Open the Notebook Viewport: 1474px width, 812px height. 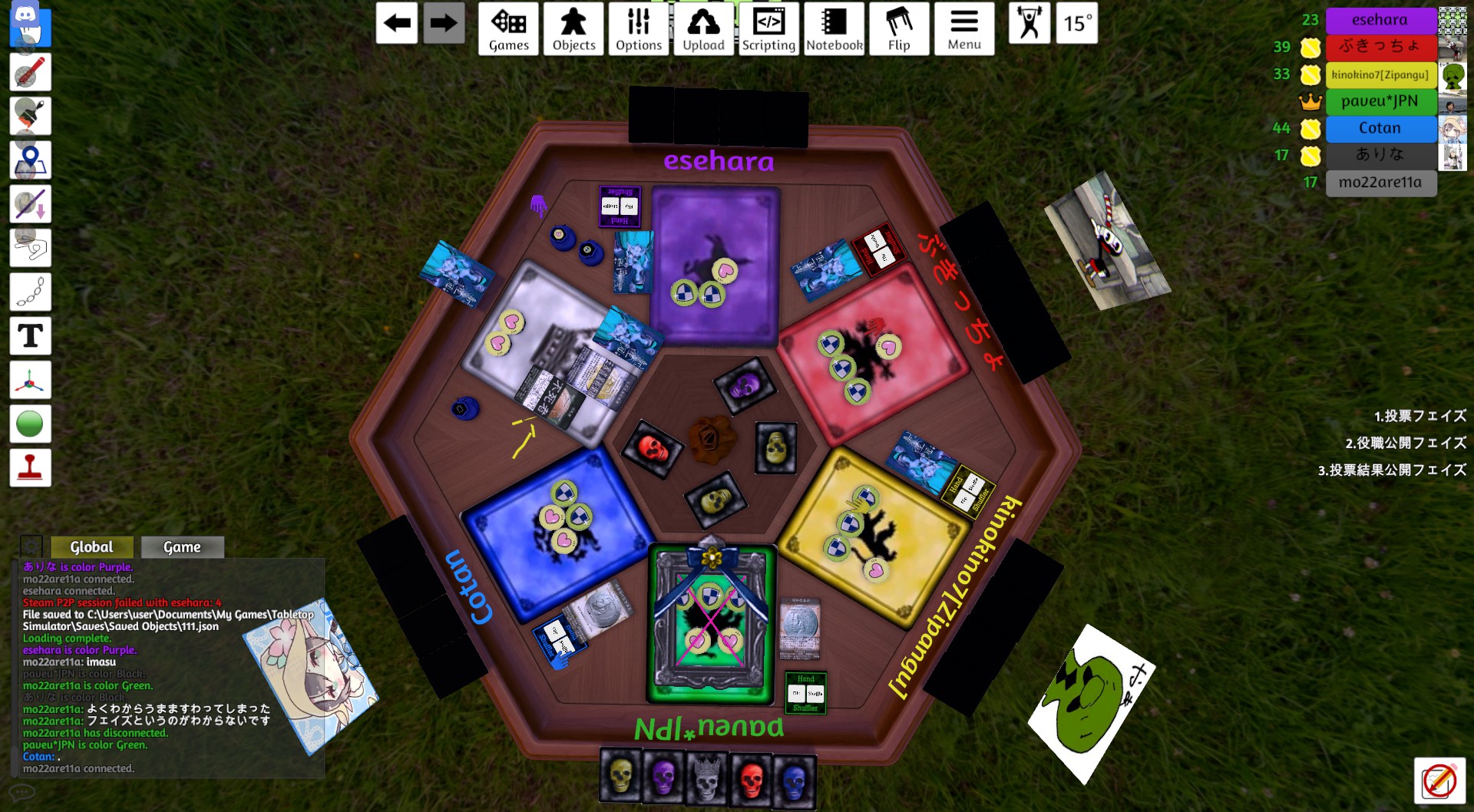[x=834, y=29]
